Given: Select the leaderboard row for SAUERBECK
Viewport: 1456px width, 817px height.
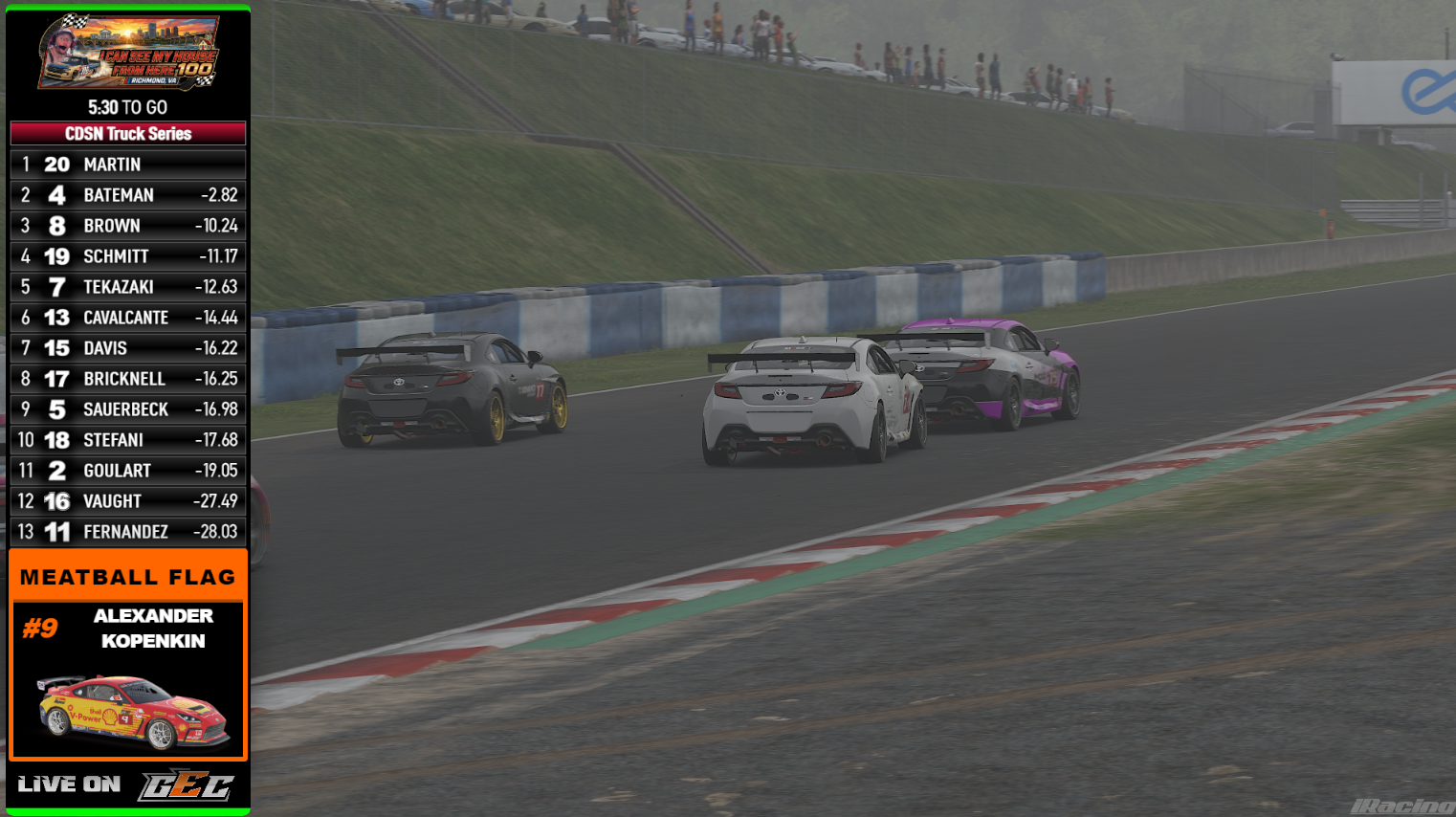Looking at the screenshot, I should point(127,408).
